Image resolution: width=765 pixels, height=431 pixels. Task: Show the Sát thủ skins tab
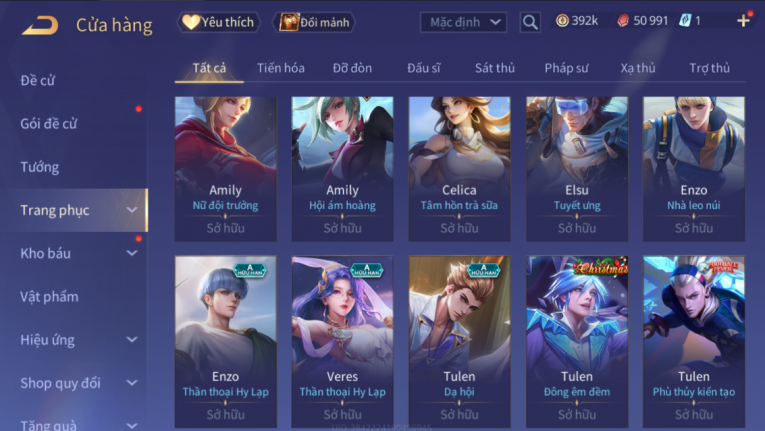point(495,68)
